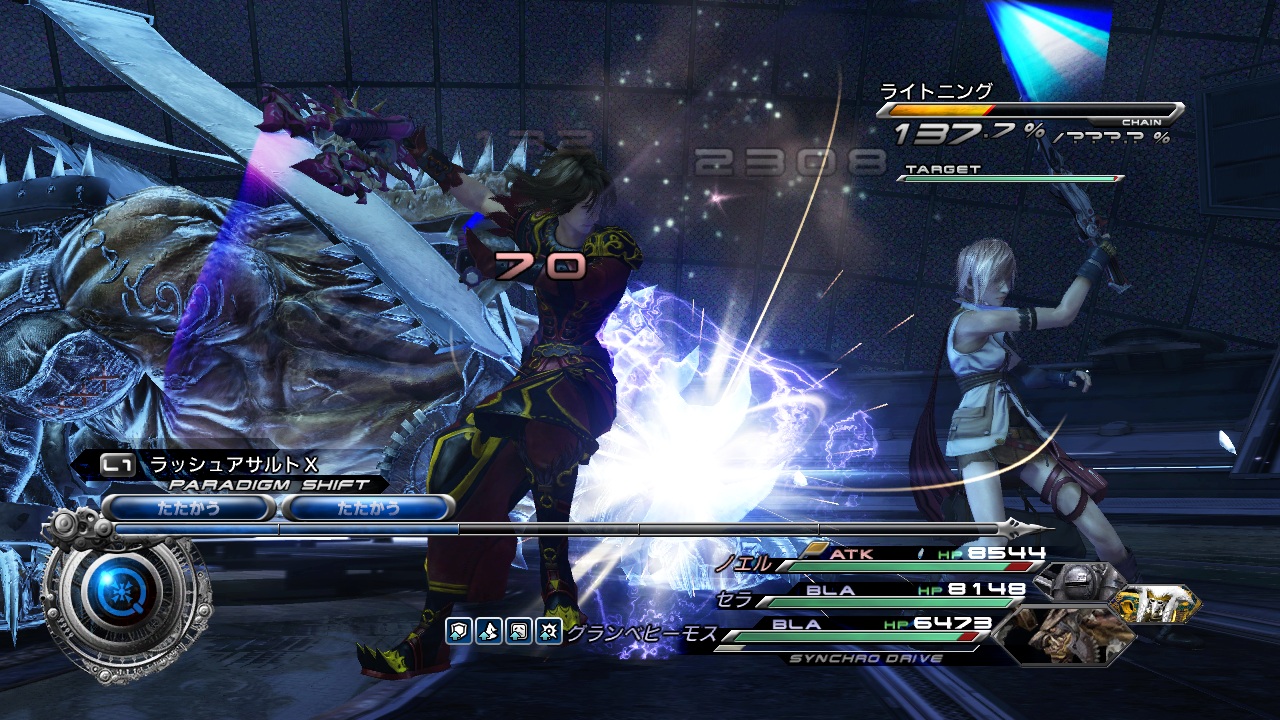Choose party leader ノエル in the party list
This screenshot has height=720, width=1280.
(x=742, y=563)
